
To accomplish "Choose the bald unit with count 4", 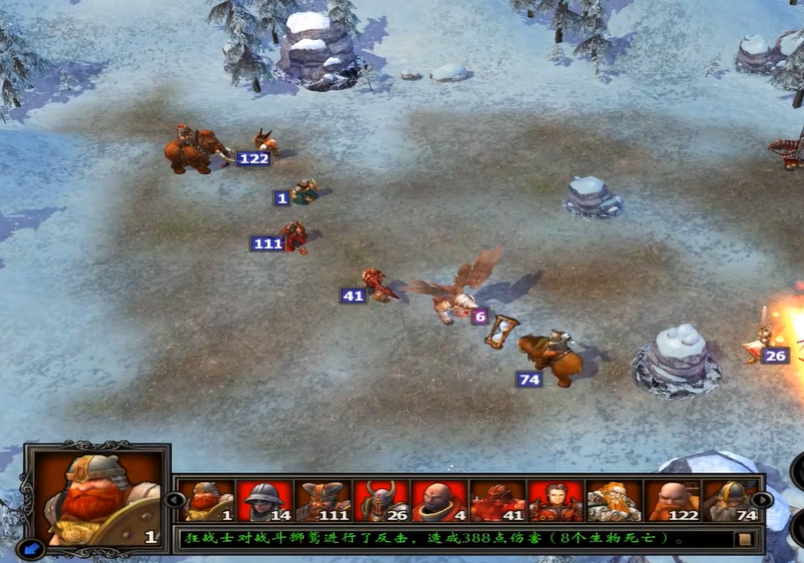I will coord(439,501).
